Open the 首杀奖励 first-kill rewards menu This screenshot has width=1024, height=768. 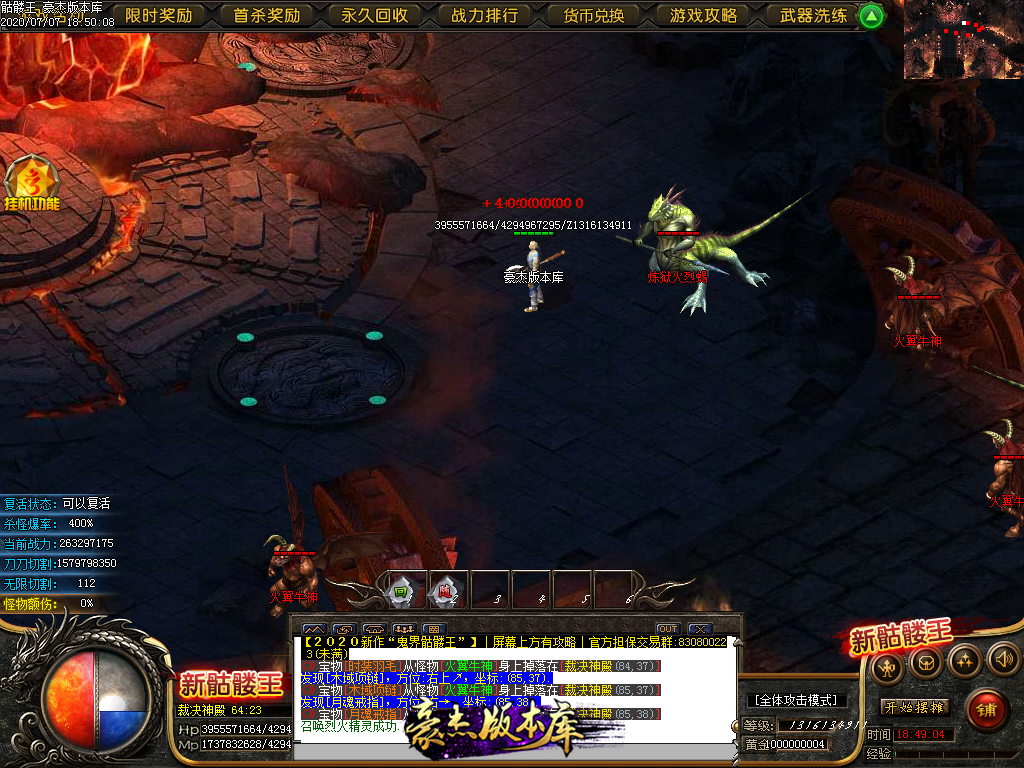(x=267, y=15)
